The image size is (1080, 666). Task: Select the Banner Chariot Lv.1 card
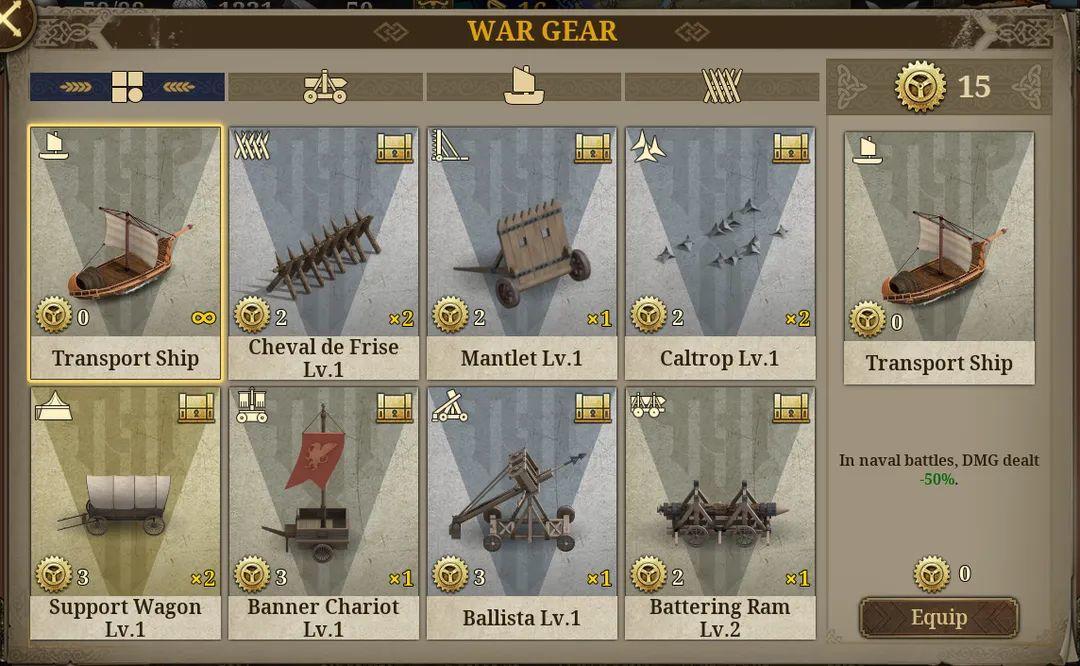[x=323, y=513]
